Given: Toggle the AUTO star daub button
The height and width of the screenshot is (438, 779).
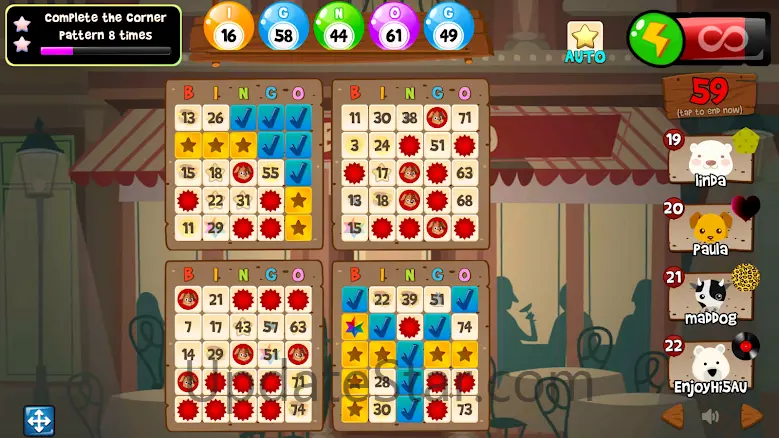Looking at the screenshot, I should pyautogui.click(x=585, y=41).
